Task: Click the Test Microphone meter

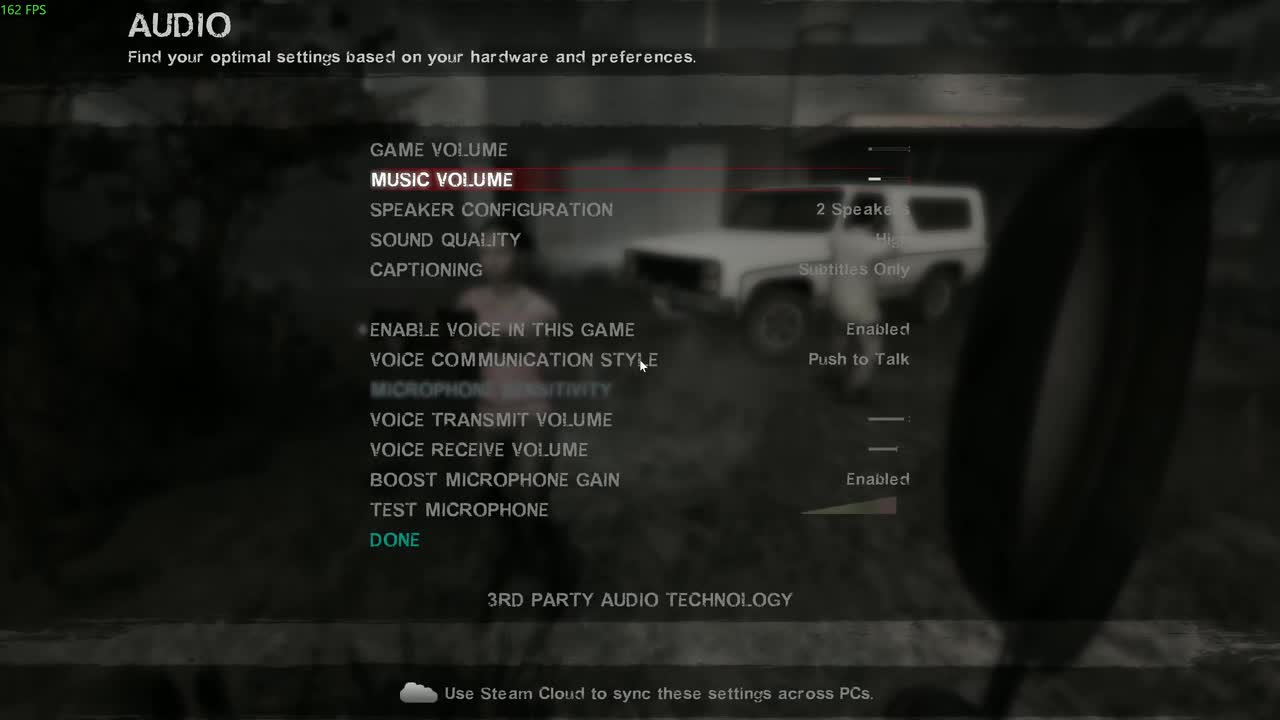Action: (848, 507)
